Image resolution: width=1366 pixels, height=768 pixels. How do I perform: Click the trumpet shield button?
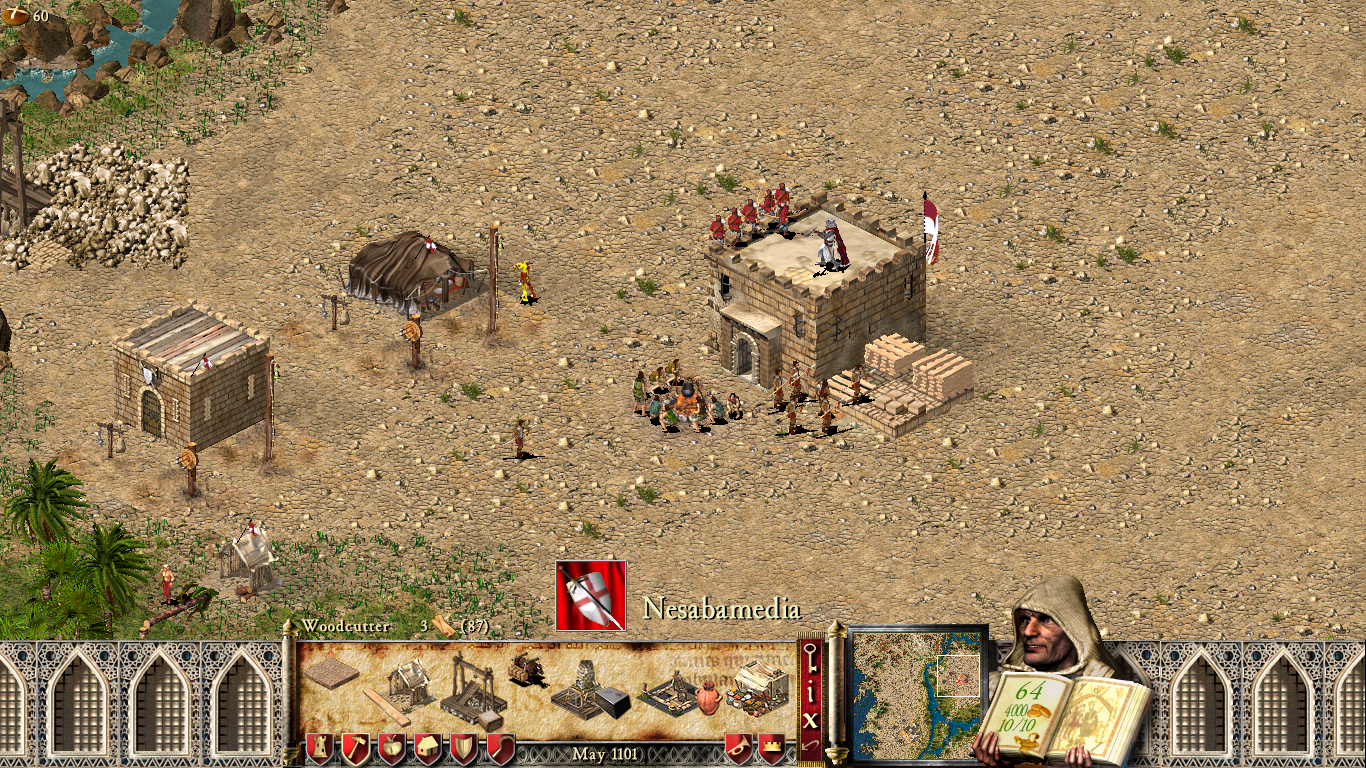tap(739, 748)
